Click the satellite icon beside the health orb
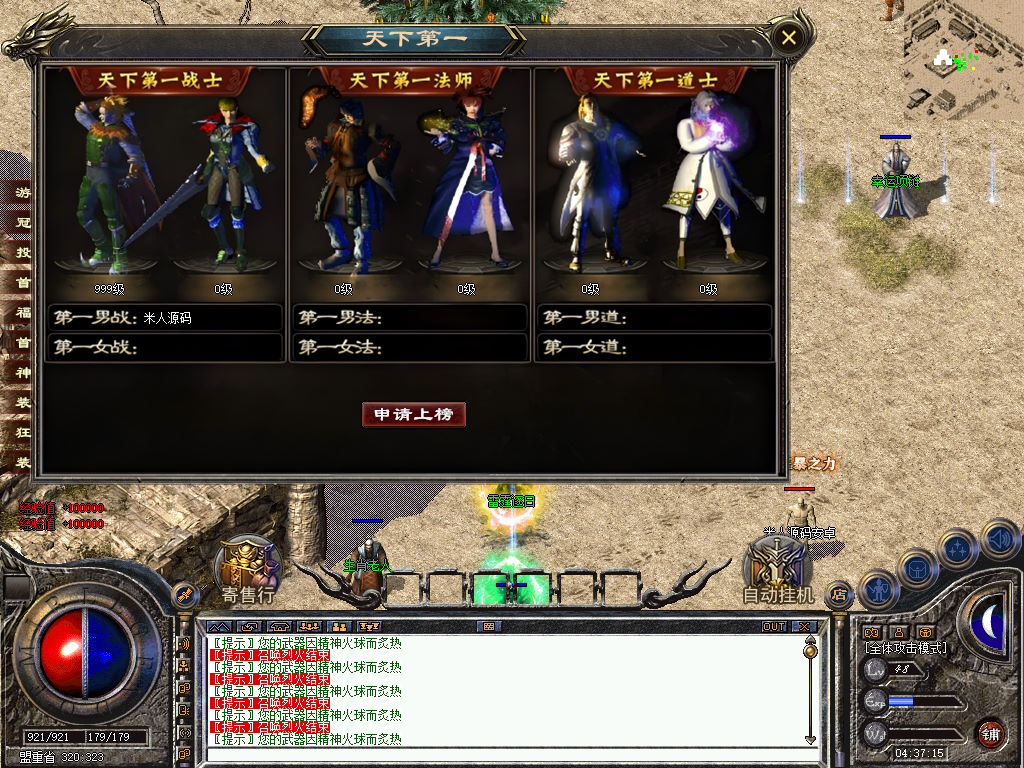This screenshot has width=1024, height=768. 185,594
